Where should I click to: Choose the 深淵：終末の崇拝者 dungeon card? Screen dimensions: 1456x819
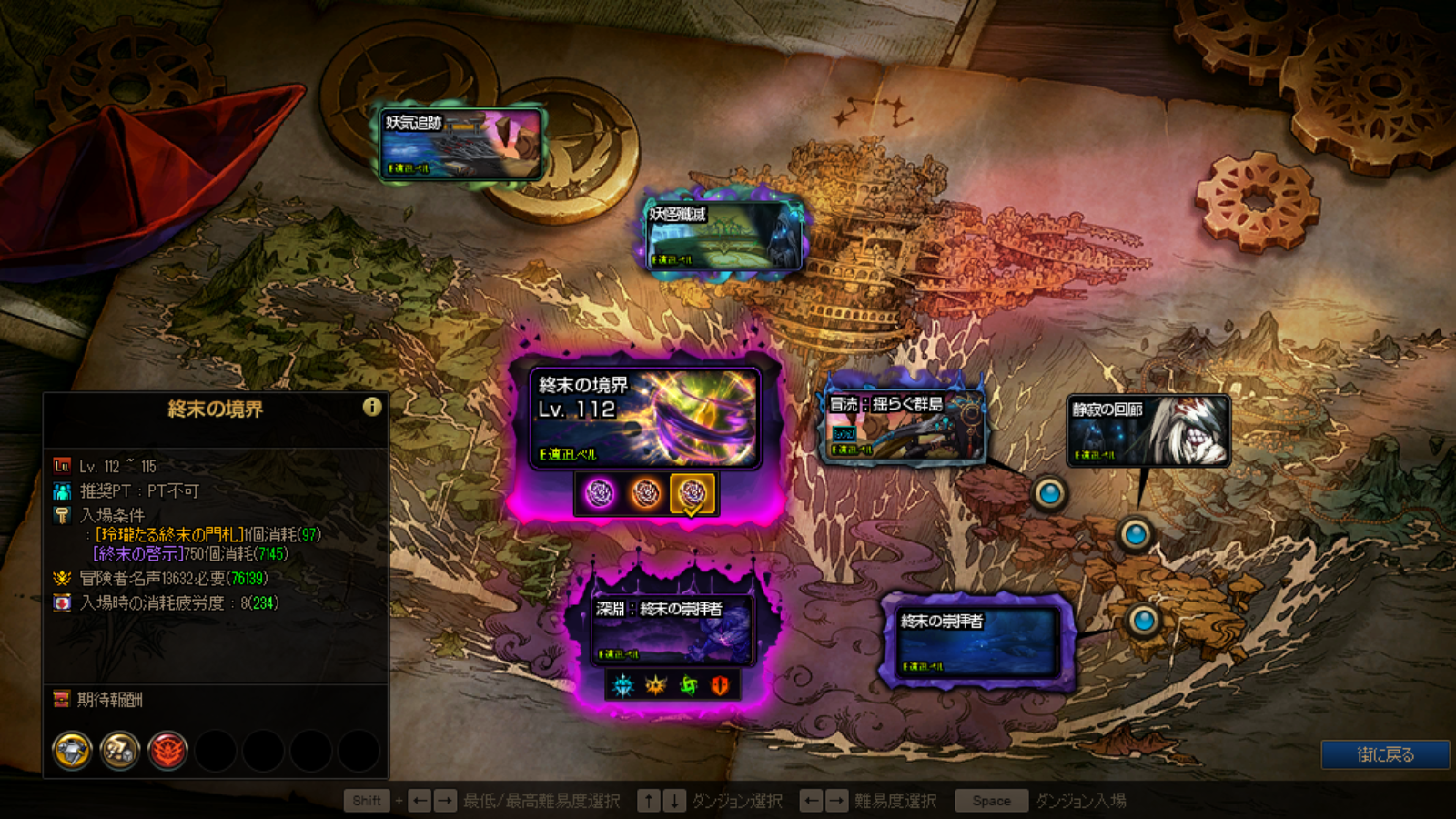point(672,629)
